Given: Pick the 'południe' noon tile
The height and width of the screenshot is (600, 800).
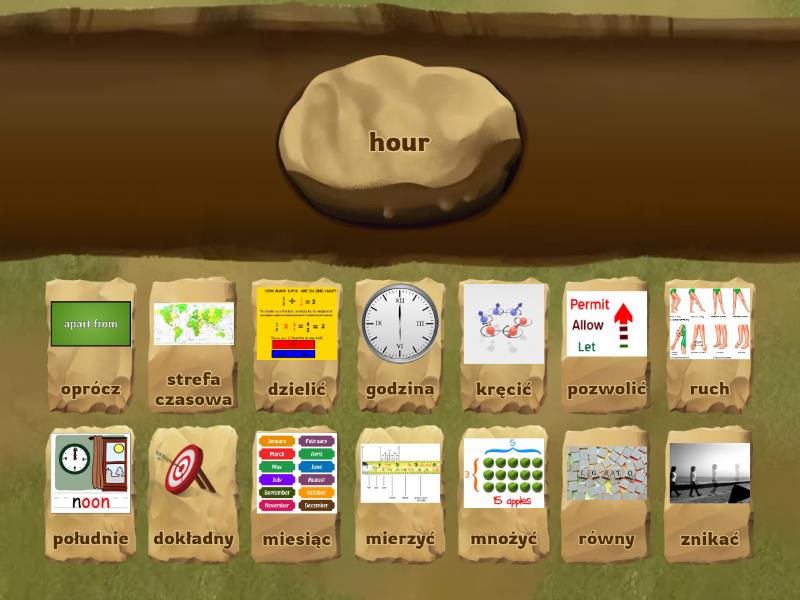Looking at the screenshot, I should [91, 493].
